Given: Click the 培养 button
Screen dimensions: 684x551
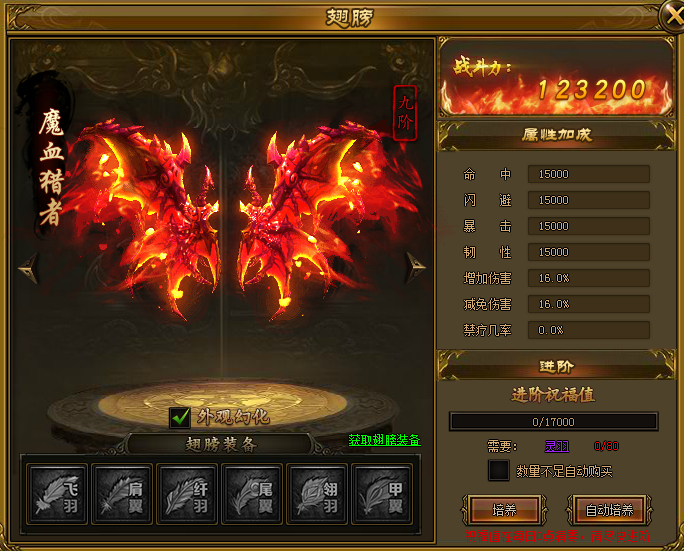Looking at the screenshot, I should tap(504, 510).
